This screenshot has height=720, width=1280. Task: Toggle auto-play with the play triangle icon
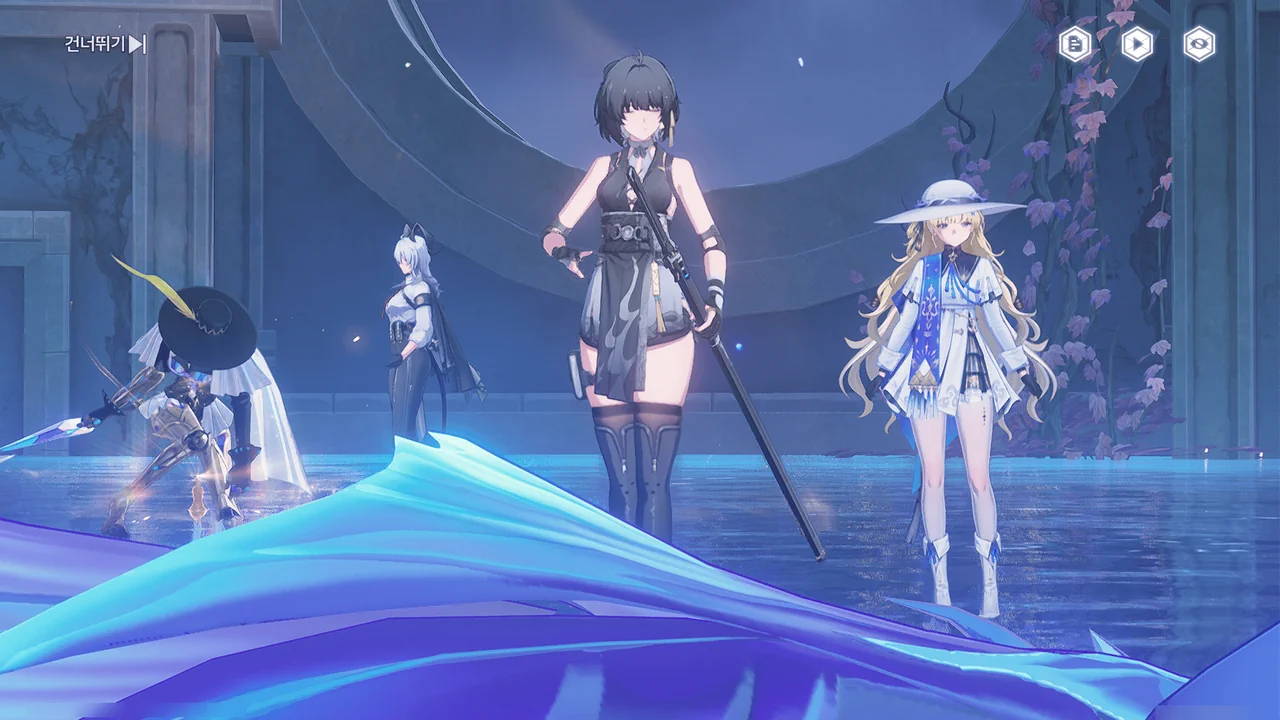click(x=1136, y=44)
